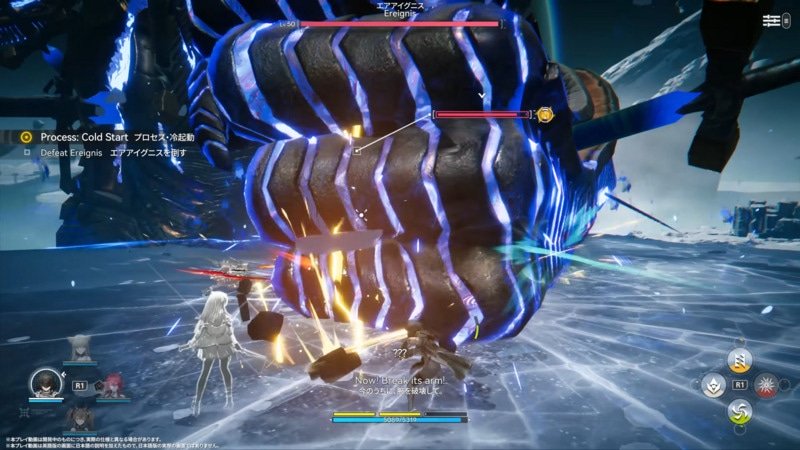Open the settings sliders icon

[x=771, y=21]
